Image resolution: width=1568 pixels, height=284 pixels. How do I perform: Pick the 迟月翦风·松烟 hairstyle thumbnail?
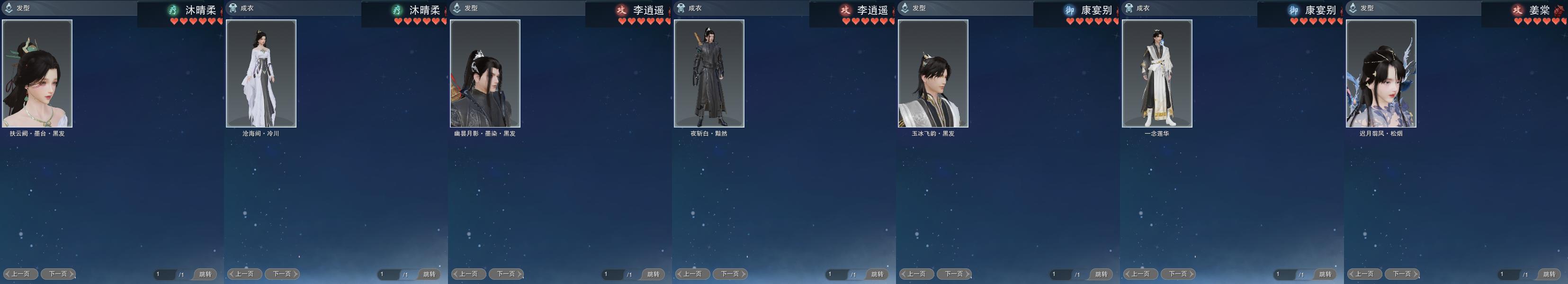click(1381, 73)
